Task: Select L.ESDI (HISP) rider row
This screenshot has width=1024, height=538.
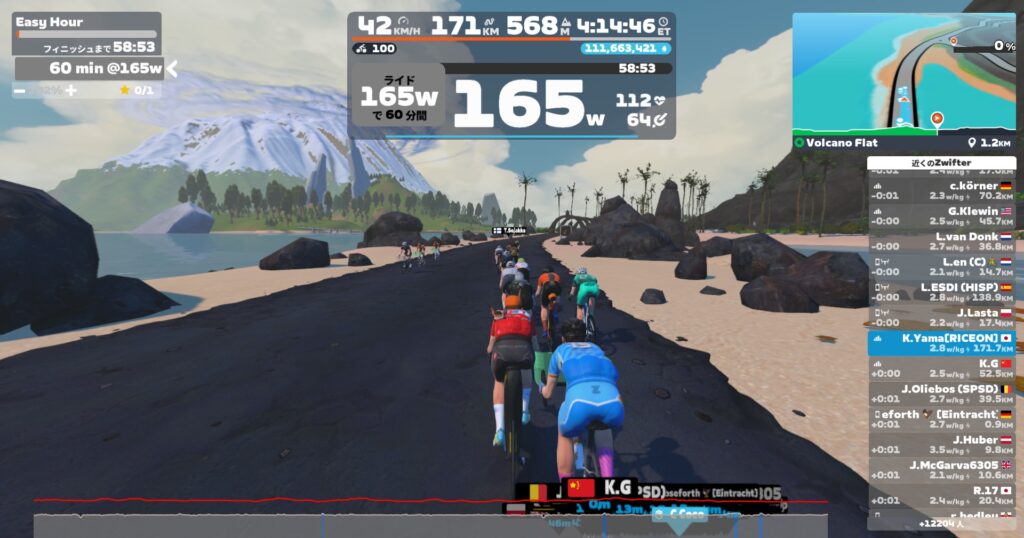Action: [941, 292]
